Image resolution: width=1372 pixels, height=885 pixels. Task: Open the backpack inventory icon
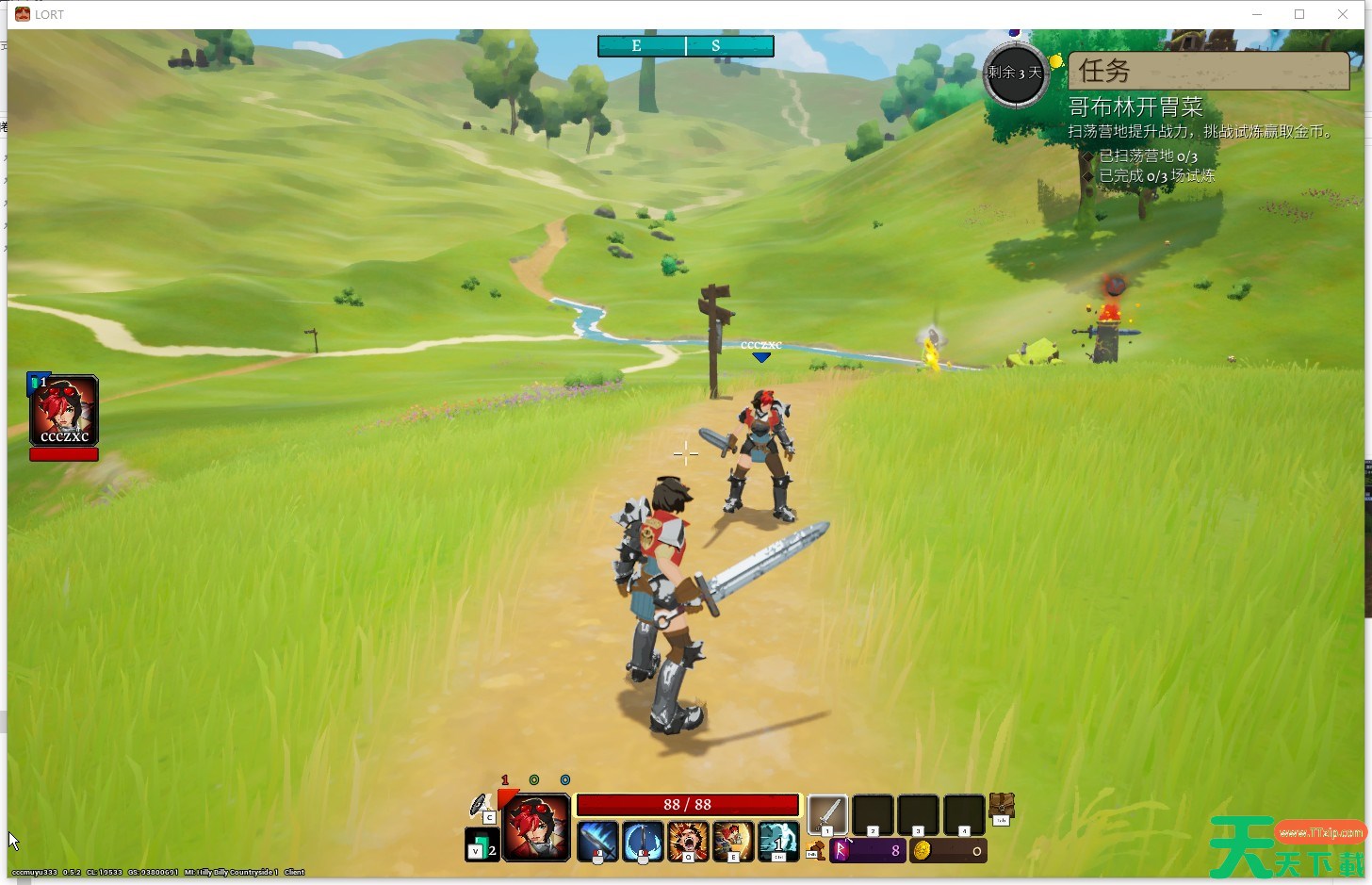pyautogui.click(x=1001, y=807)
